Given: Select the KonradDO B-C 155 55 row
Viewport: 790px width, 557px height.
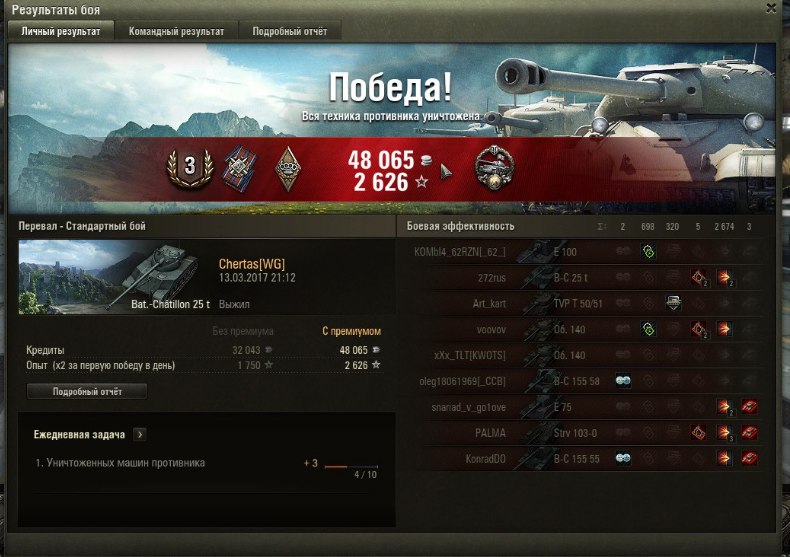Looking at the screenshot, I should [500, 459].
